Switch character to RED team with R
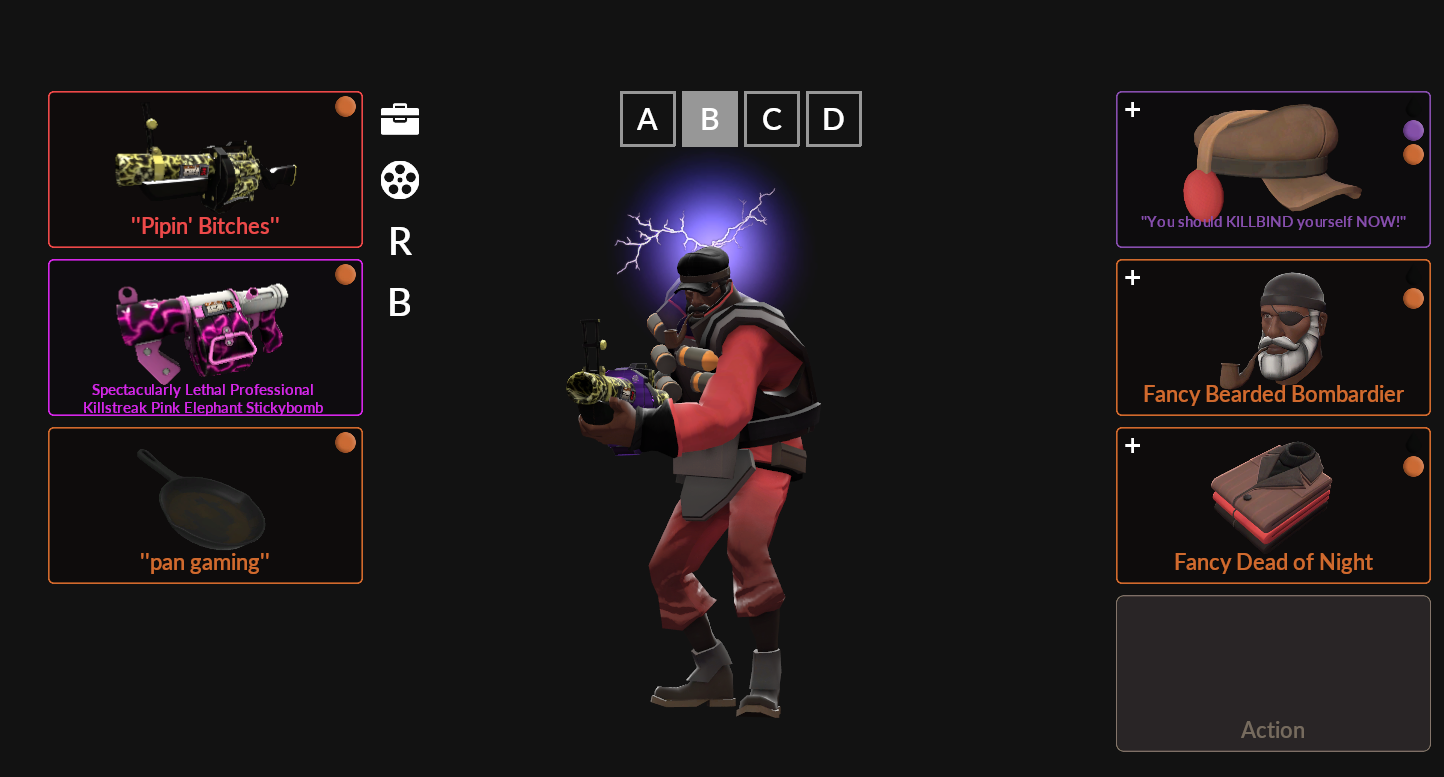The image size is (1444, 777). tap(399, 243)
